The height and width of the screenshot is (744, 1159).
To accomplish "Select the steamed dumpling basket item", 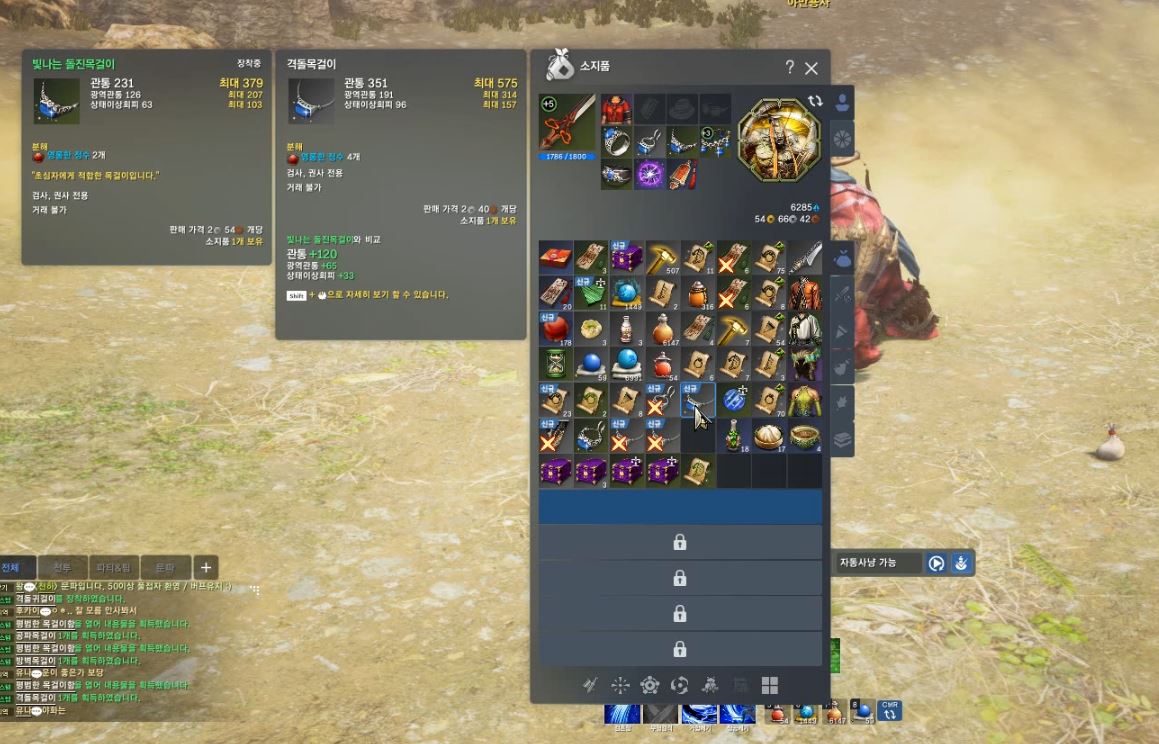I will (x=769, y=436).
